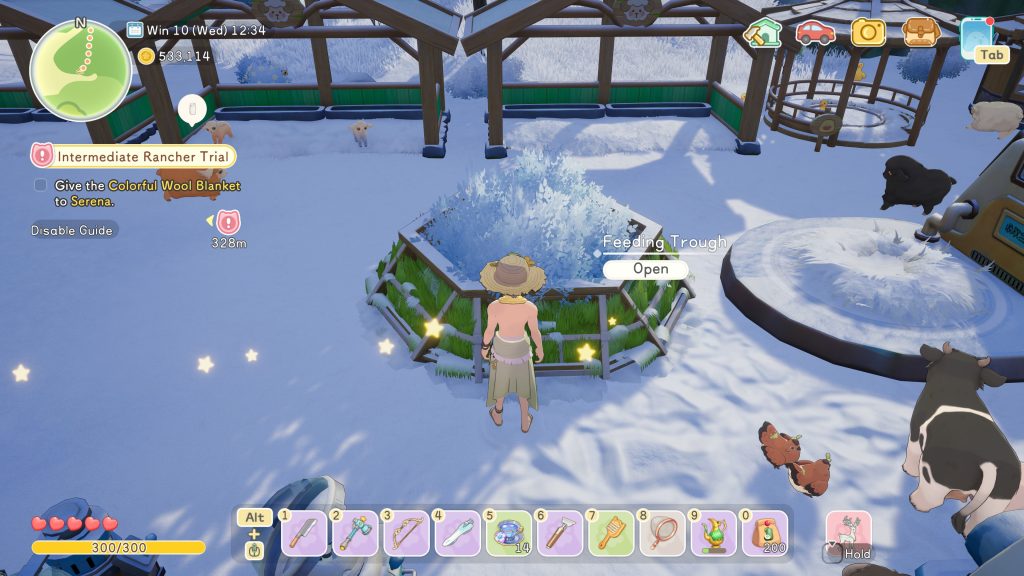Click the circular minimap
Screen dimensions: 1024x576
click(80, 69)
